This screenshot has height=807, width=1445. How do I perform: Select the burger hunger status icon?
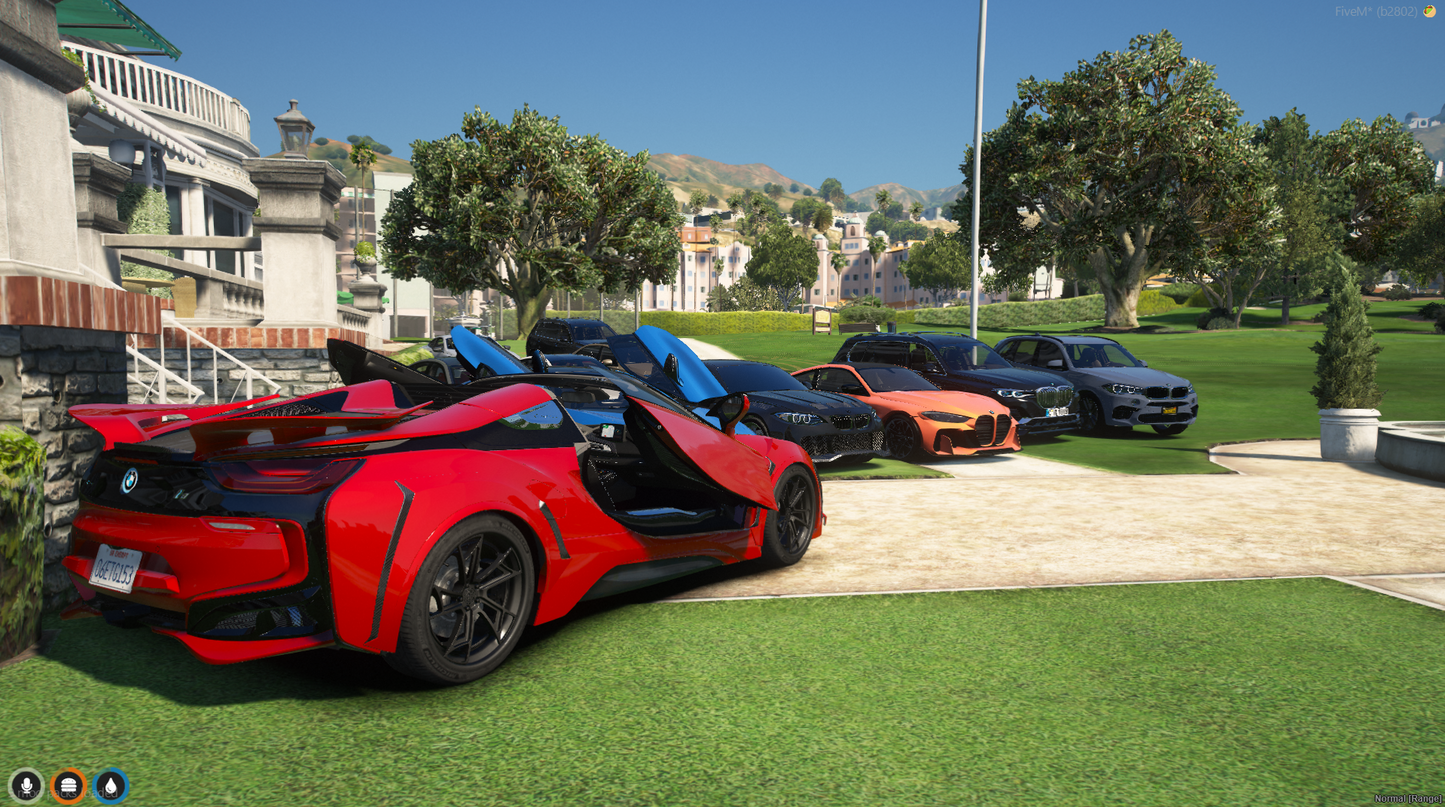click(68, 785)
